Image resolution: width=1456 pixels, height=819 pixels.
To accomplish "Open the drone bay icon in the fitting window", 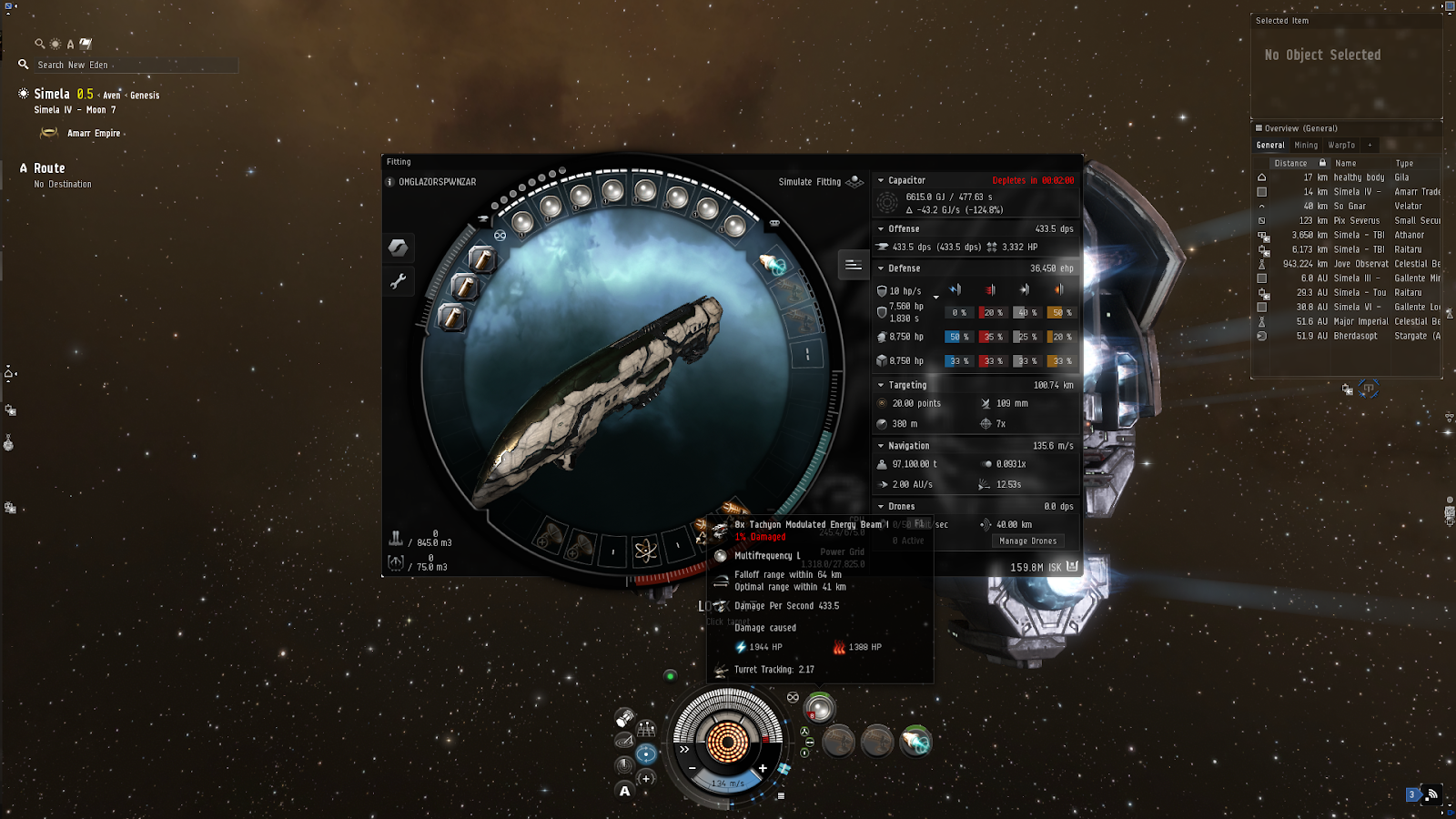I will click(396, 562).
